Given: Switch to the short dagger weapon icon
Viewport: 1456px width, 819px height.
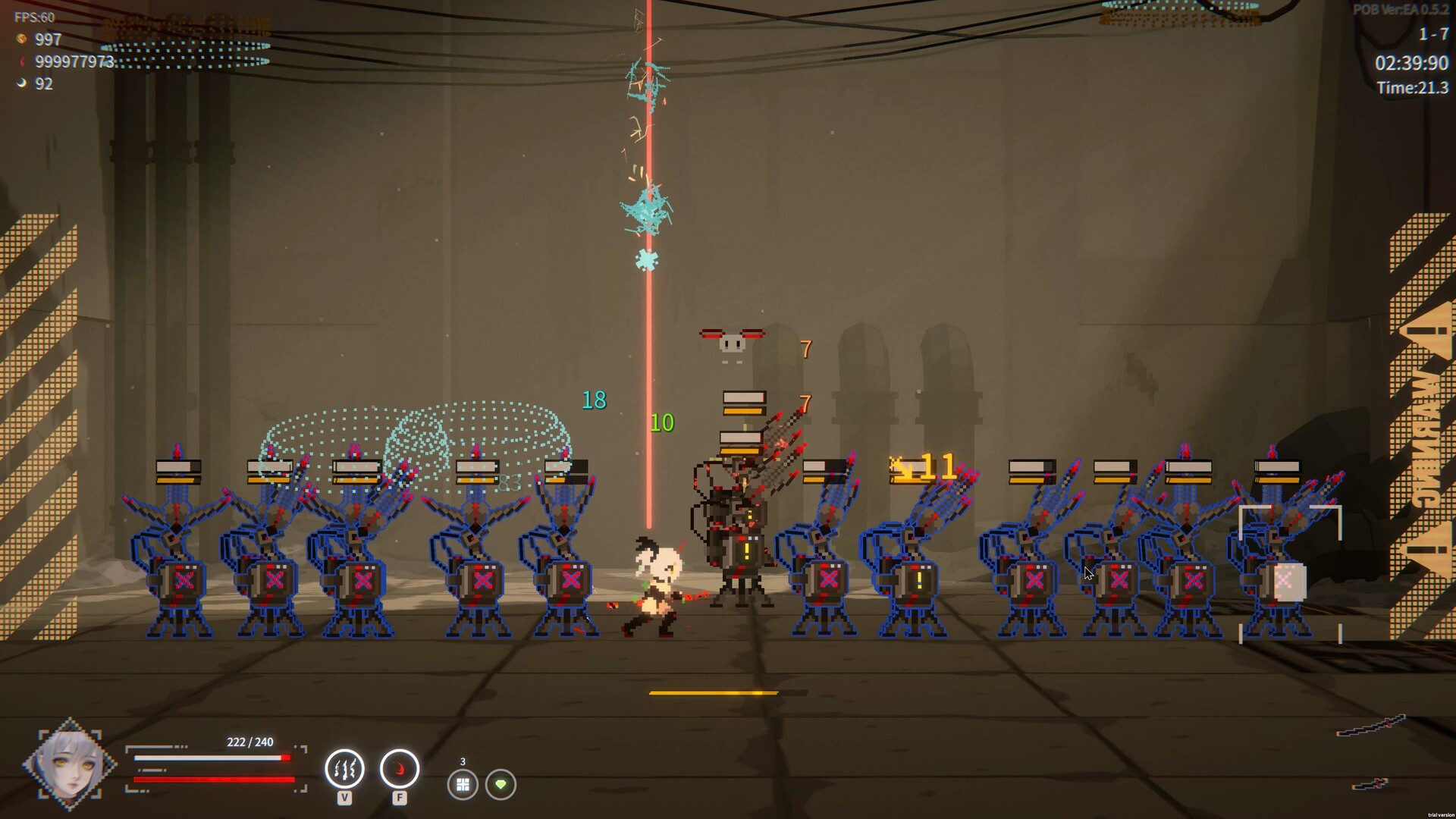Looking at the screenshot, I should point(1370,784).
